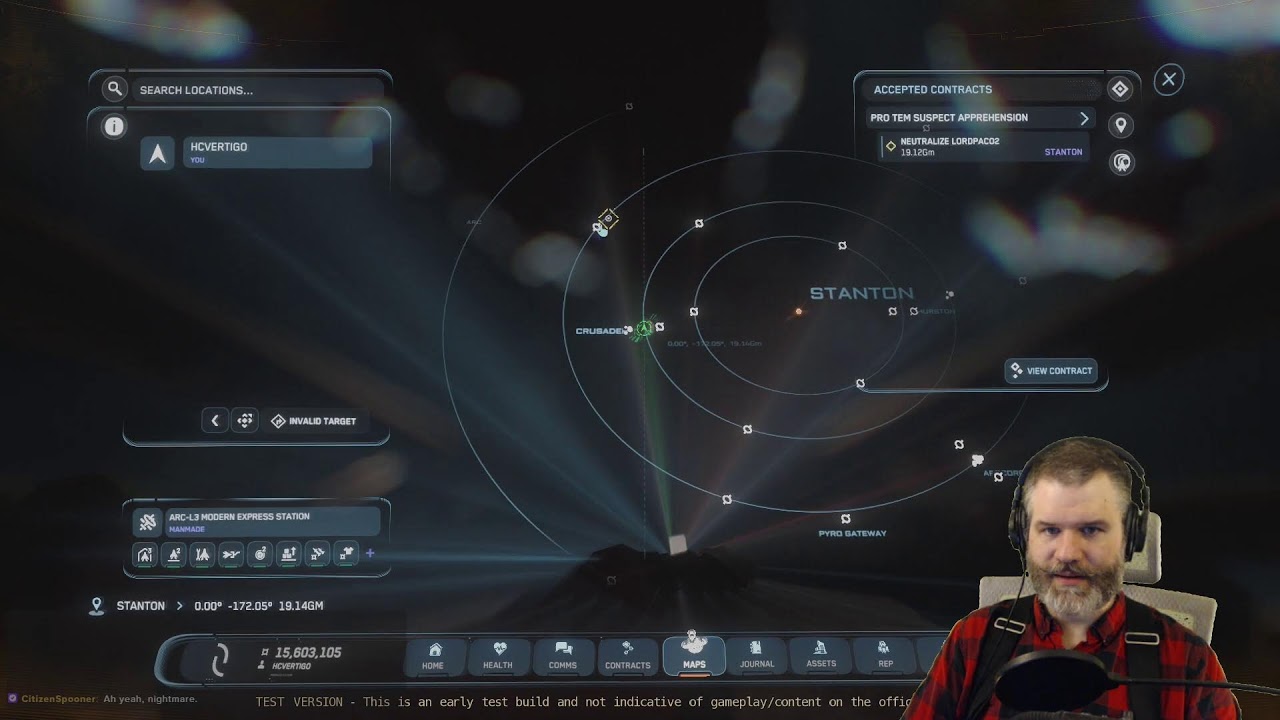The height and width of the screenshot is (720, 1280).
Task: Close the map with the X button
Action: tap(1168, 79)
